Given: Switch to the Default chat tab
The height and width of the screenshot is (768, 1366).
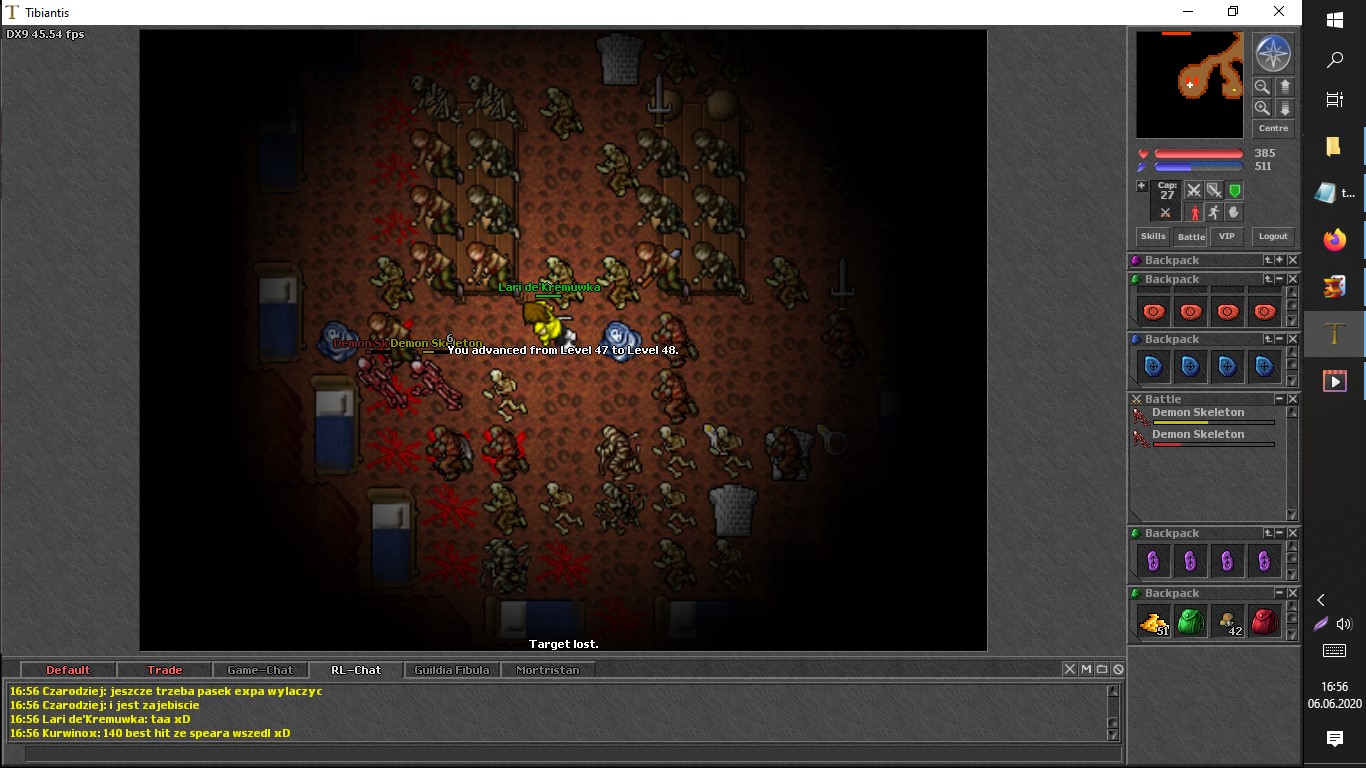Looking at the screenshot, I should (x=68, y=670).
